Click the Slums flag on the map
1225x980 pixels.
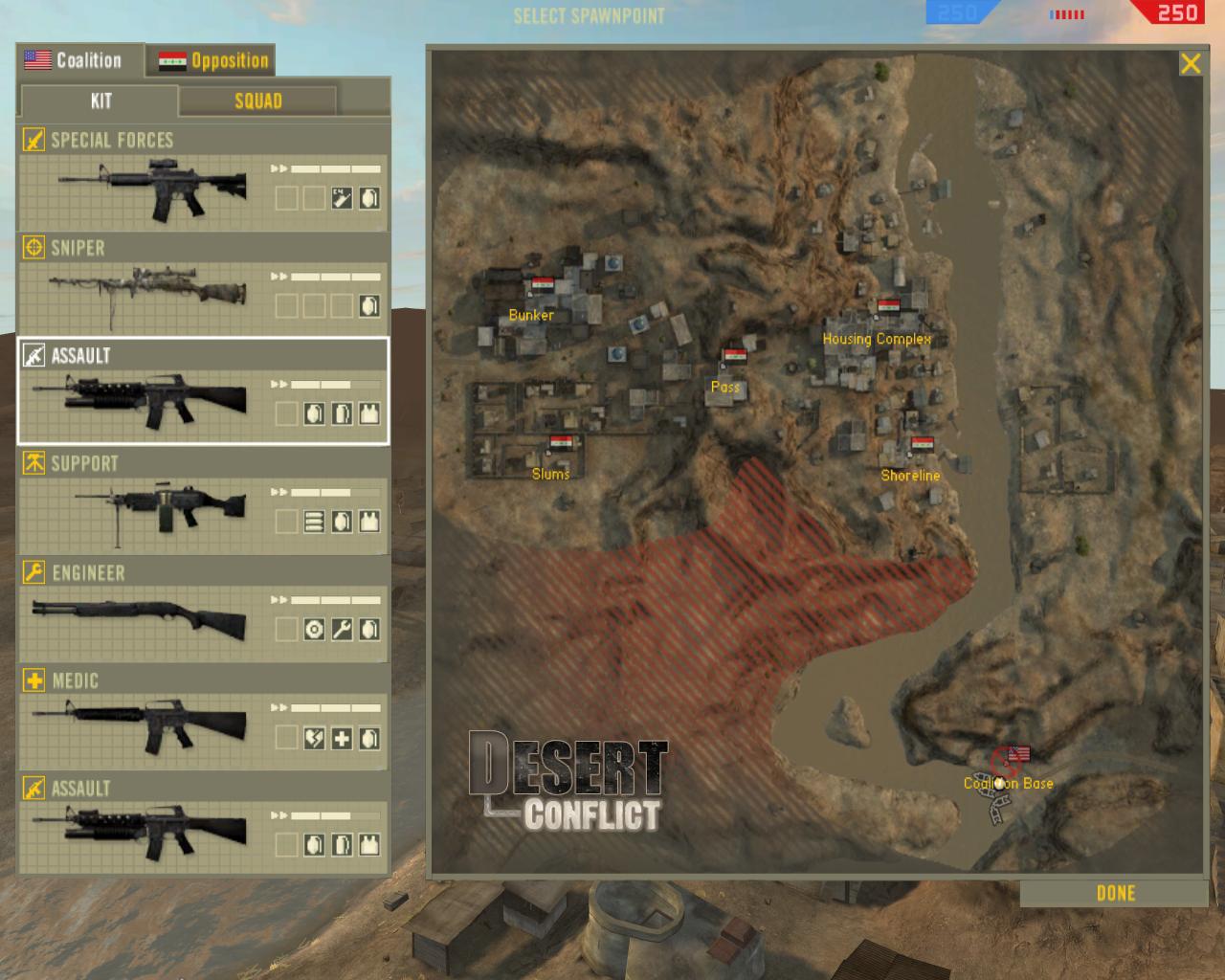[561, 443]
